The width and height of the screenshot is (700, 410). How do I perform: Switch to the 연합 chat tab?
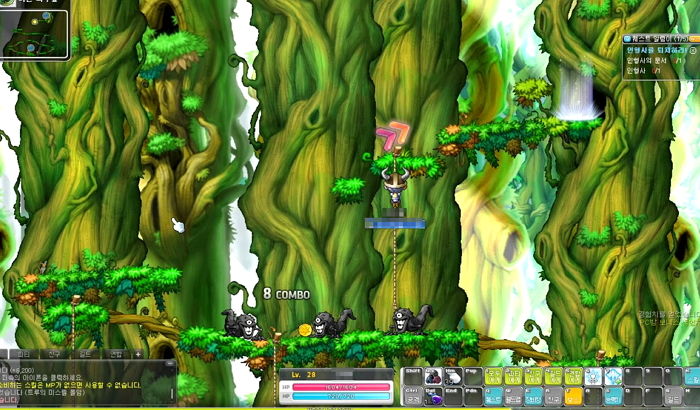click(114, 354)
